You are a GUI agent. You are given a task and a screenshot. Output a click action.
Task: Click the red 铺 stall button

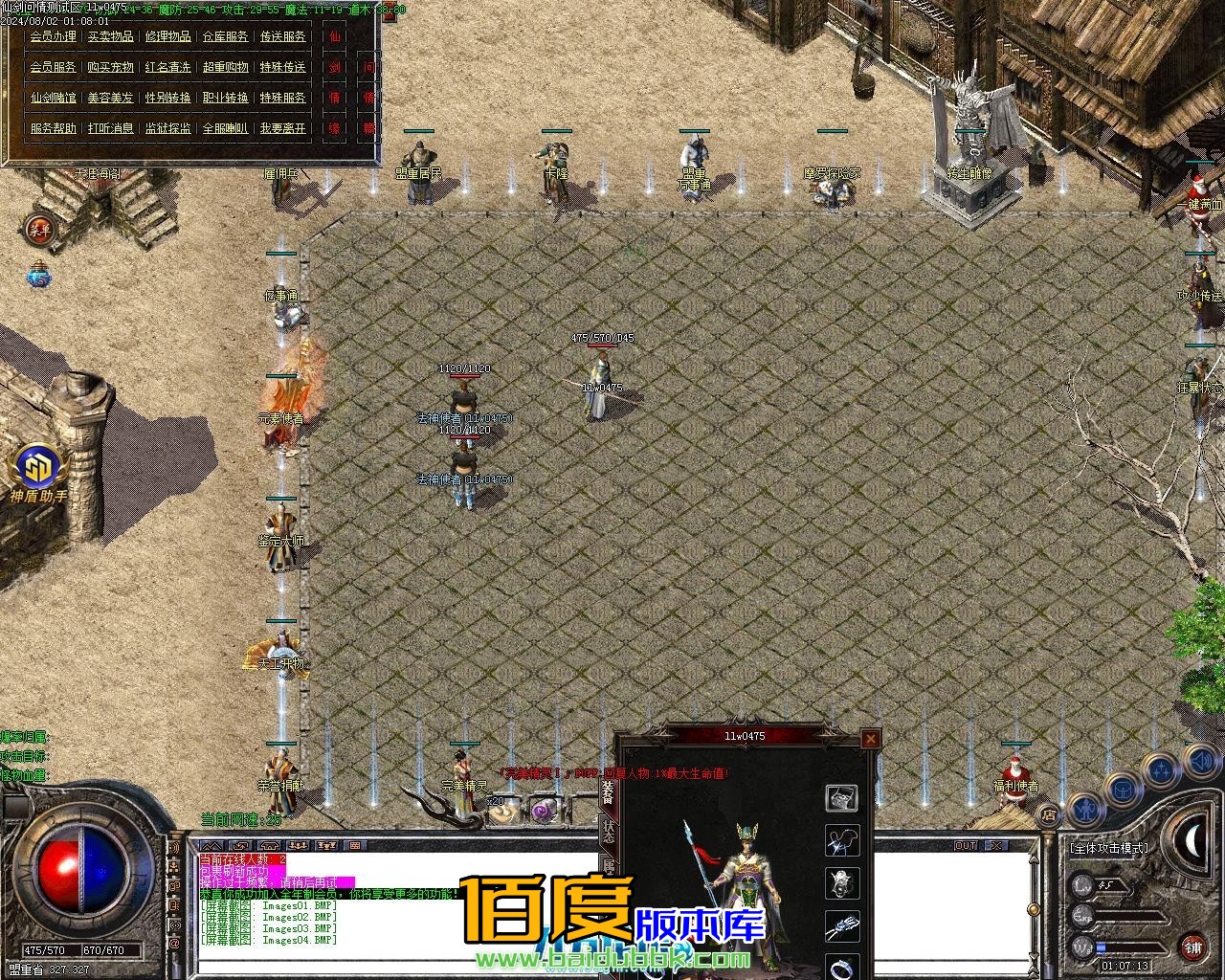(x=1192, y=947)
